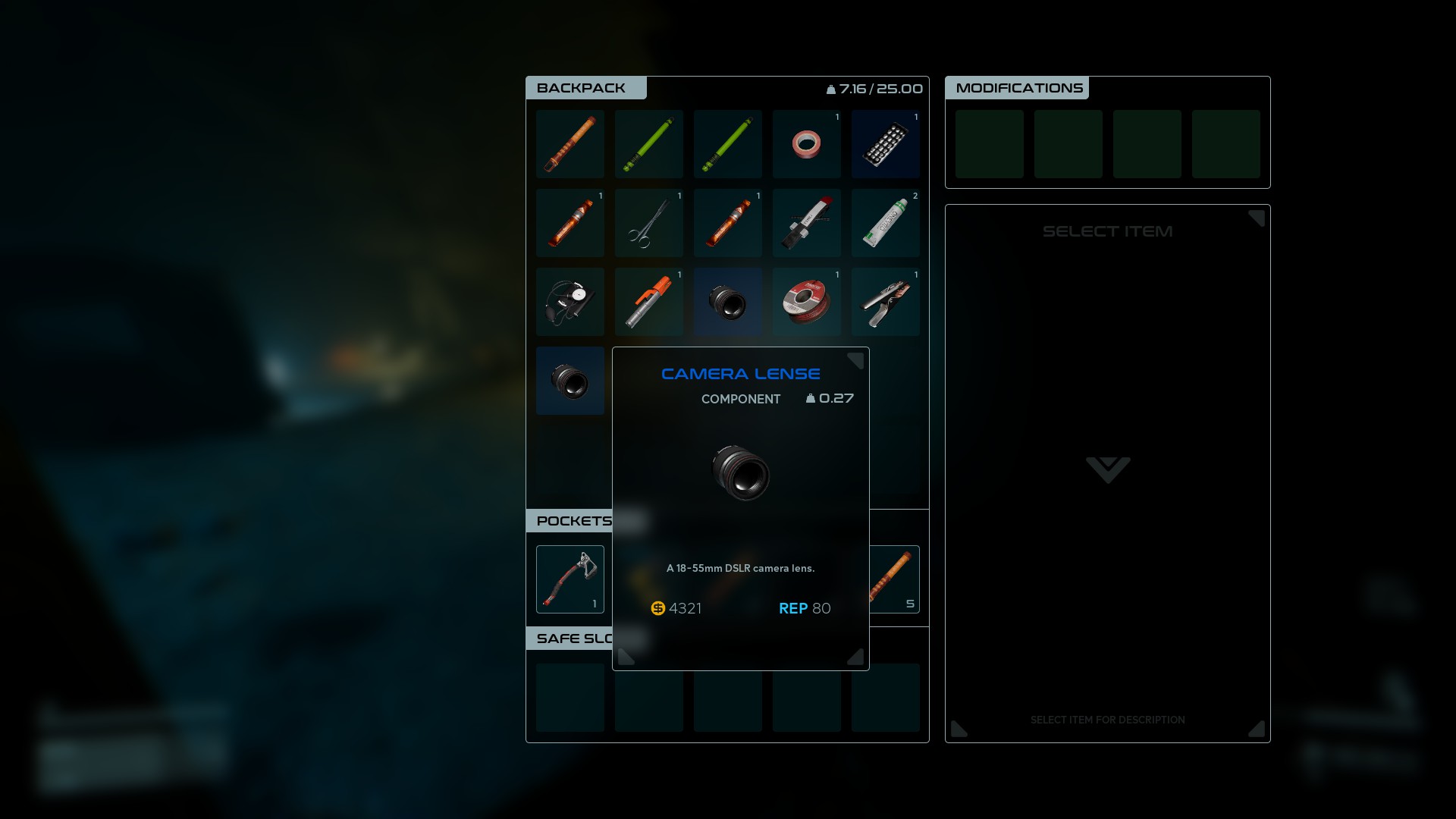Select the pill blister pack item

(x=886, y=144)
